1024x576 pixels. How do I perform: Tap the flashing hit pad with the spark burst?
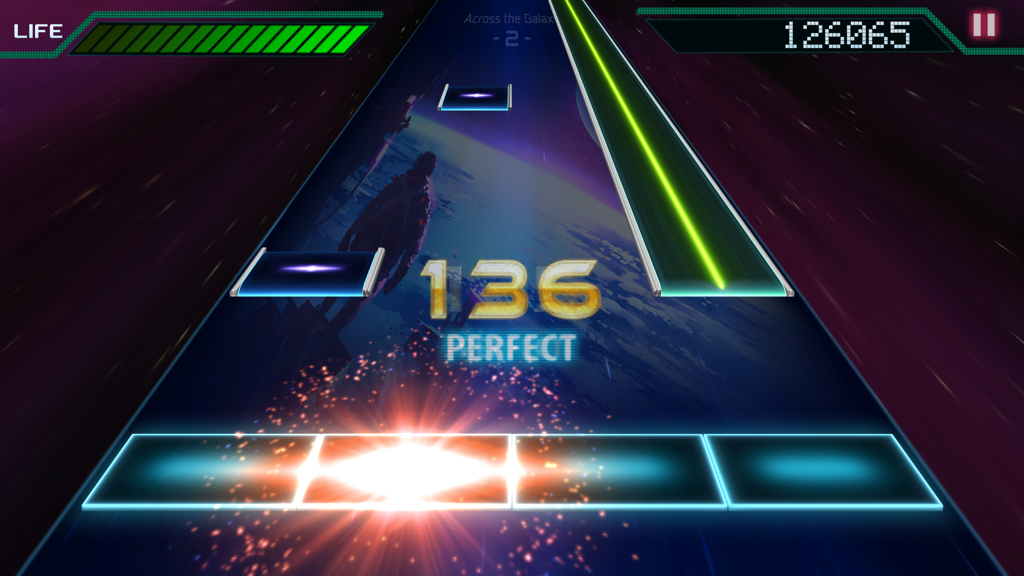point(405,469)
